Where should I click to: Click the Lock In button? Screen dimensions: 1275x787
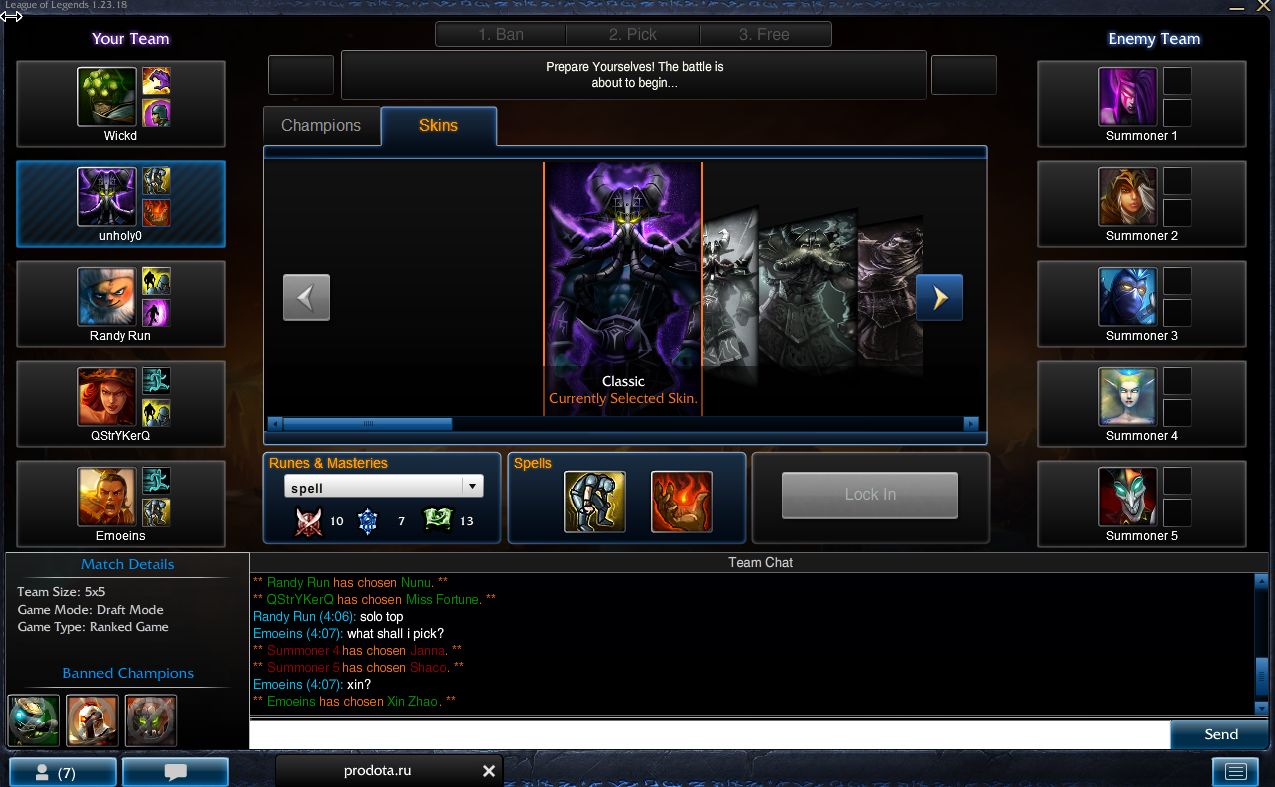tap(869, 495)
